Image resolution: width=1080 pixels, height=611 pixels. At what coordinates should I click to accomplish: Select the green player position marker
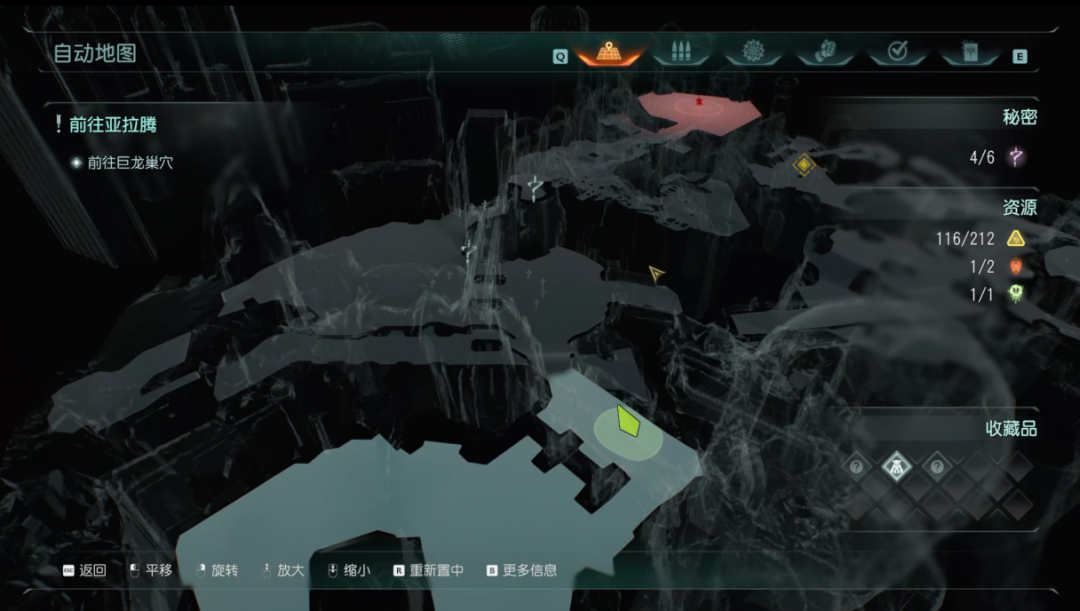click(x=628, y=421)
